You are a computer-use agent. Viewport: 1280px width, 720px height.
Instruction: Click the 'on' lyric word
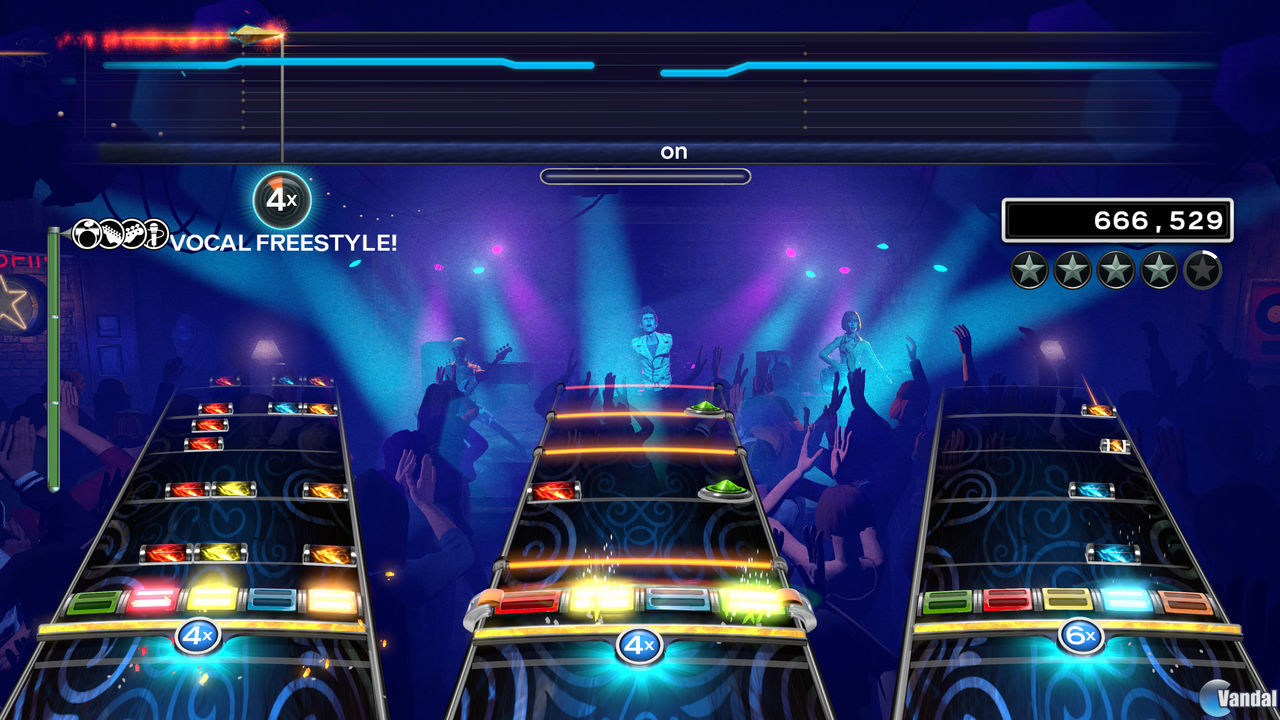[673, 151]
